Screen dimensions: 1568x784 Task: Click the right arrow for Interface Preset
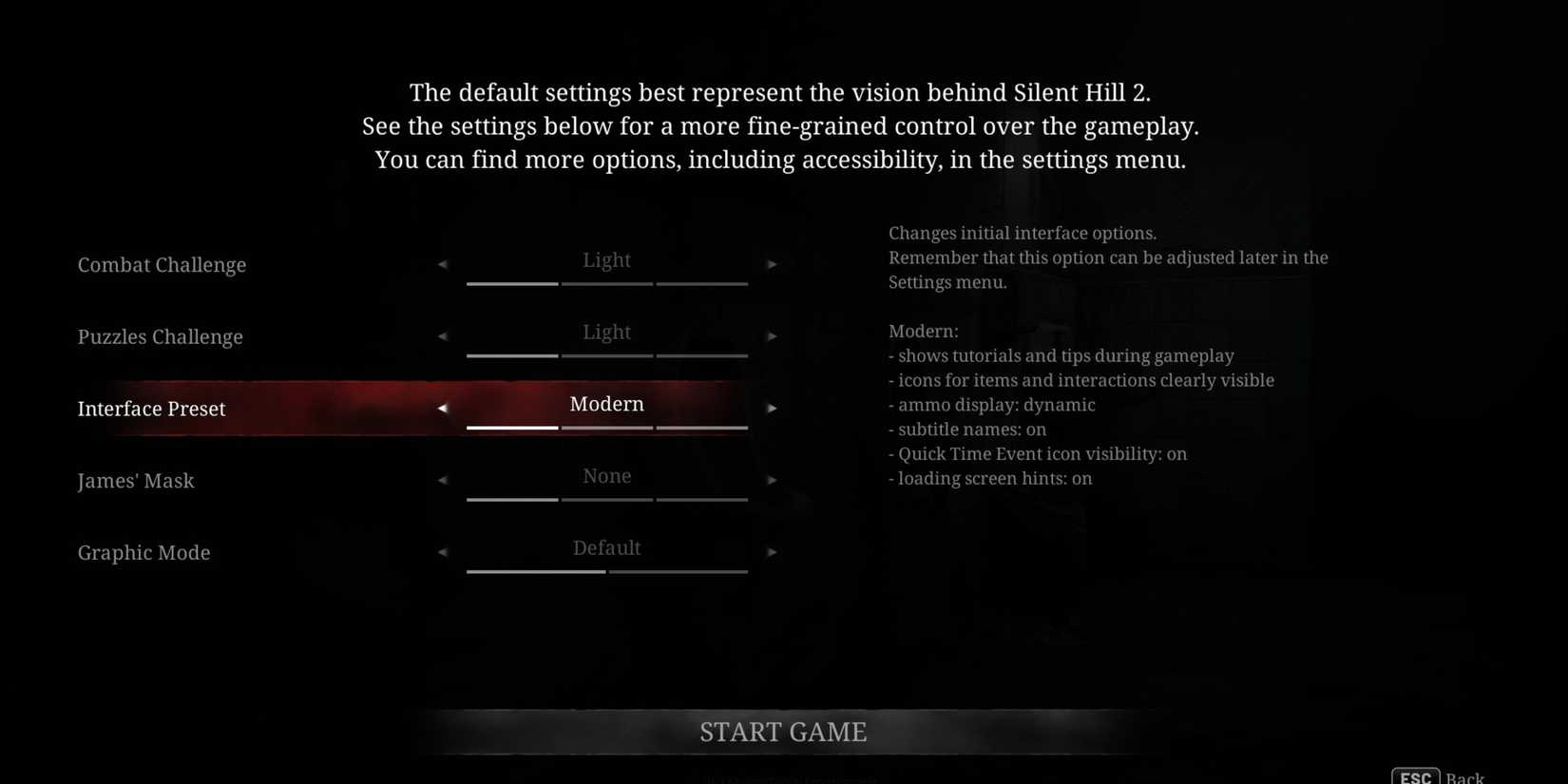[x=772, y=408]
